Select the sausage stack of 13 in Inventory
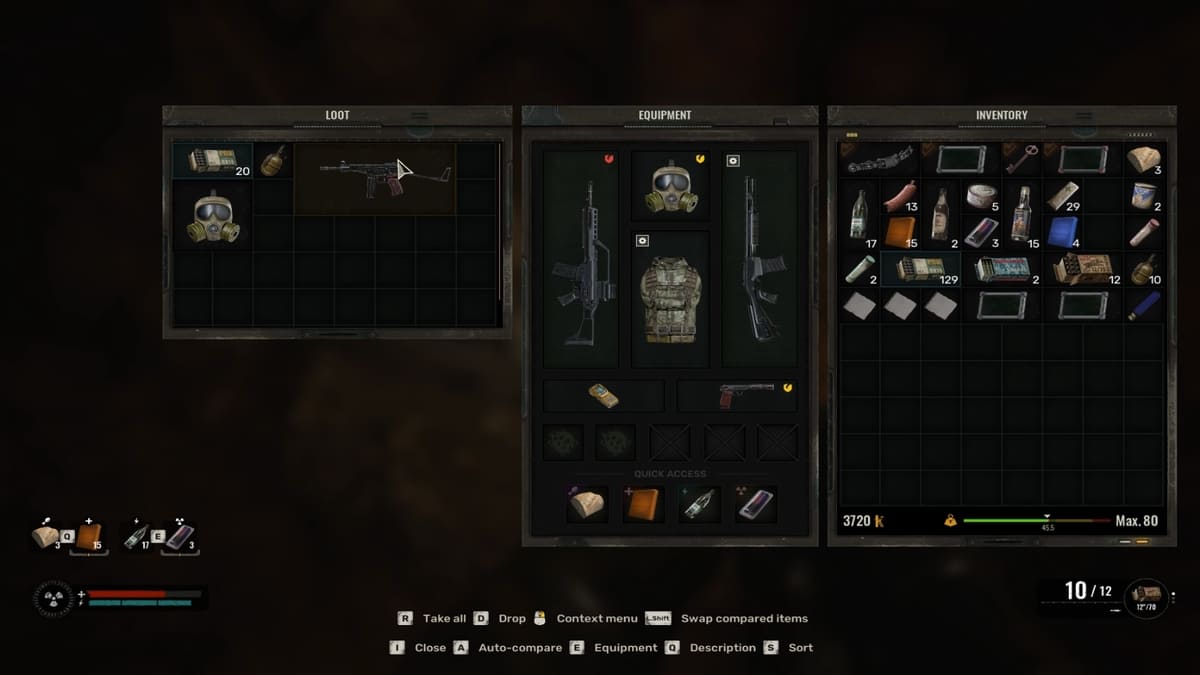1200x675 pixels. click(900, 198)
